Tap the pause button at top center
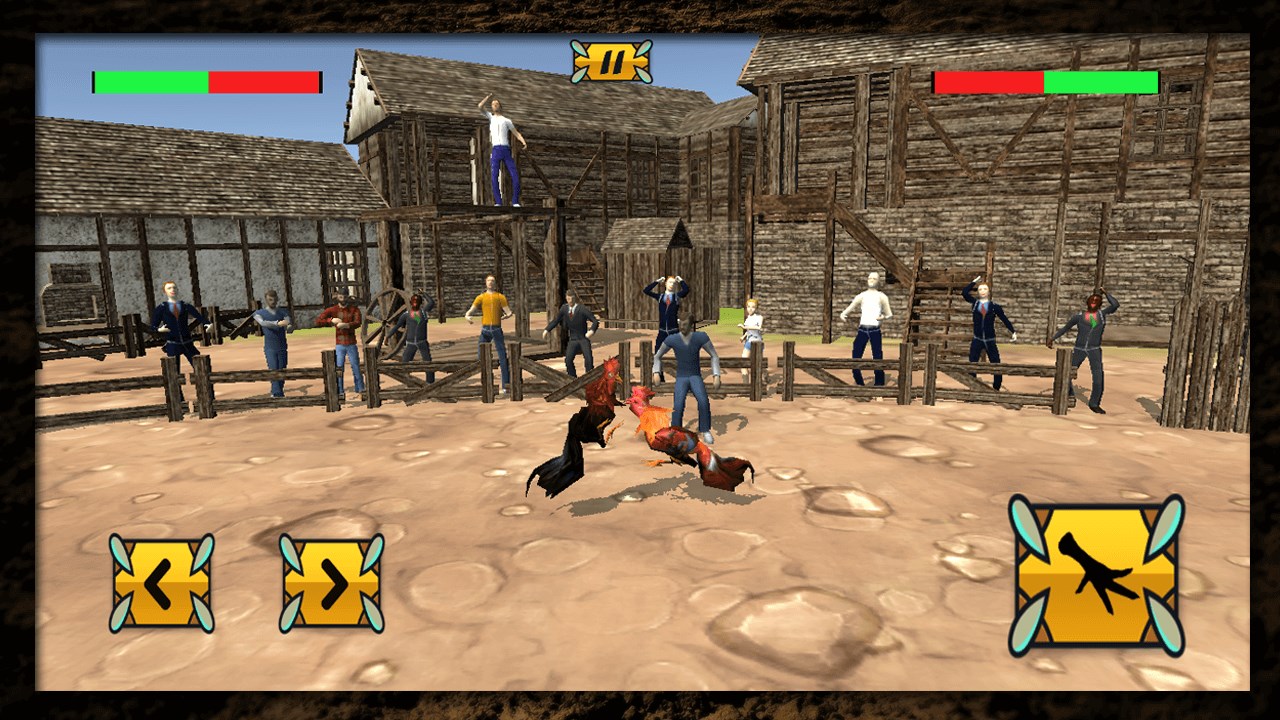 [612, 62]
